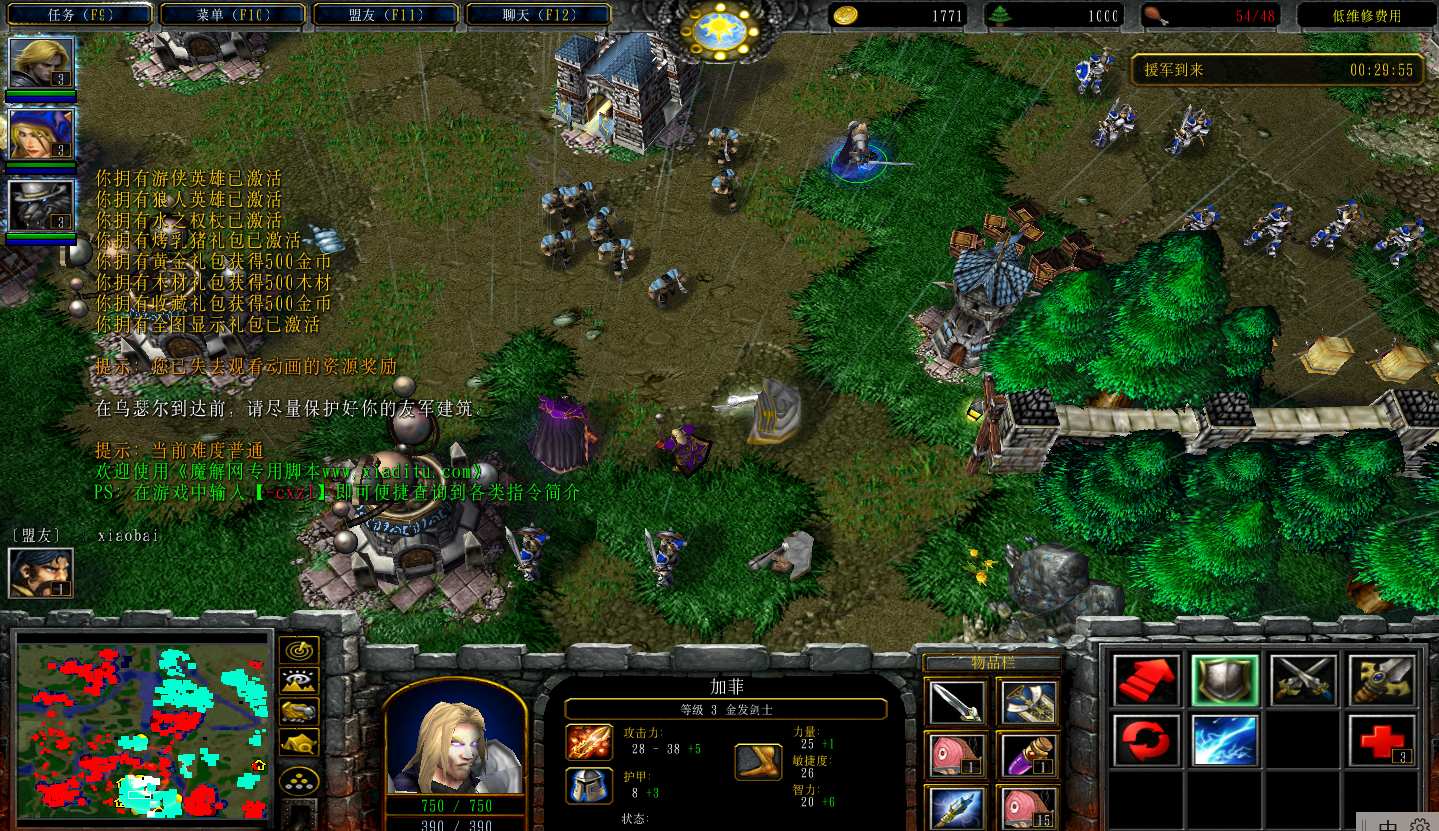Activate the shield hold position command
Image resolution: width=1439 pixels, height=831 pixels.
coord(1225,681)
